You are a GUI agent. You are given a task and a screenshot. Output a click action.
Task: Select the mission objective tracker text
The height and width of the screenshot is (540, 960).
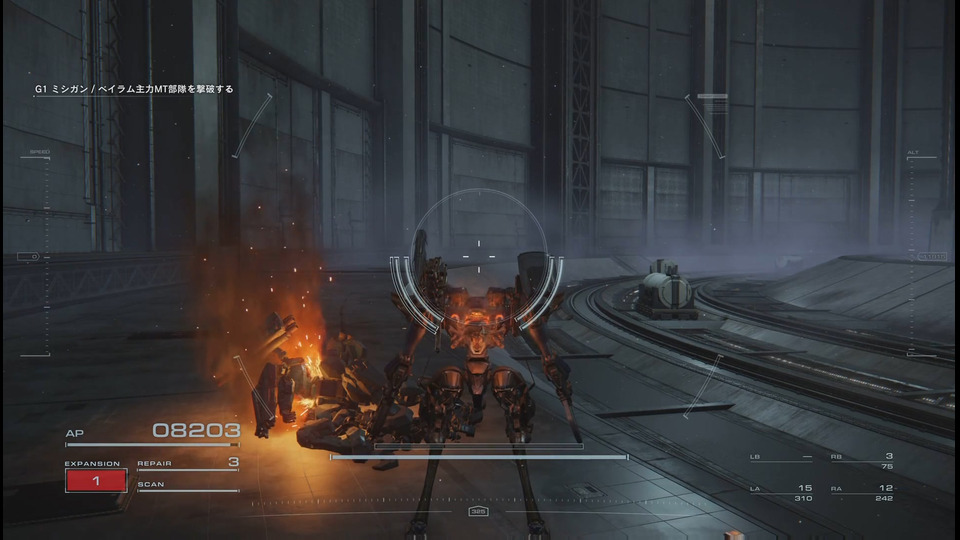coord(133,89)
